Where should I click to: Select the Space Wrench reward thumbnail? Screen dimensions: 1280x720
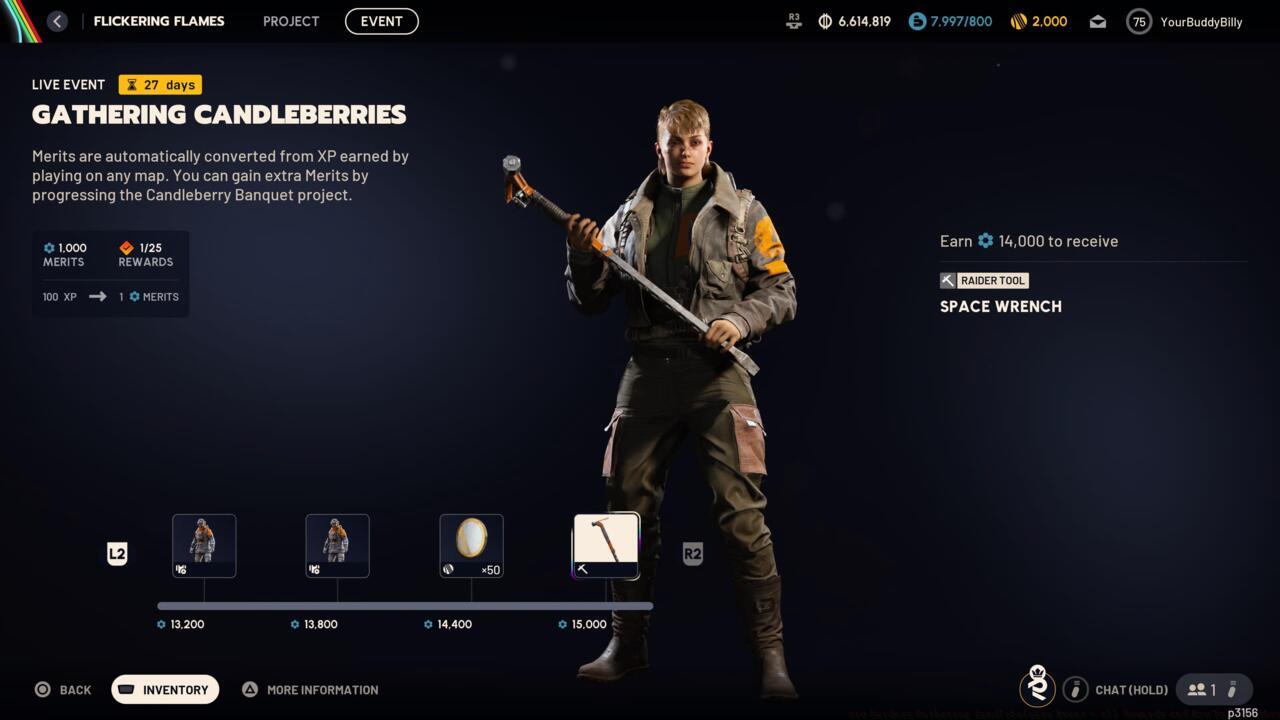[x=605, y=545]
